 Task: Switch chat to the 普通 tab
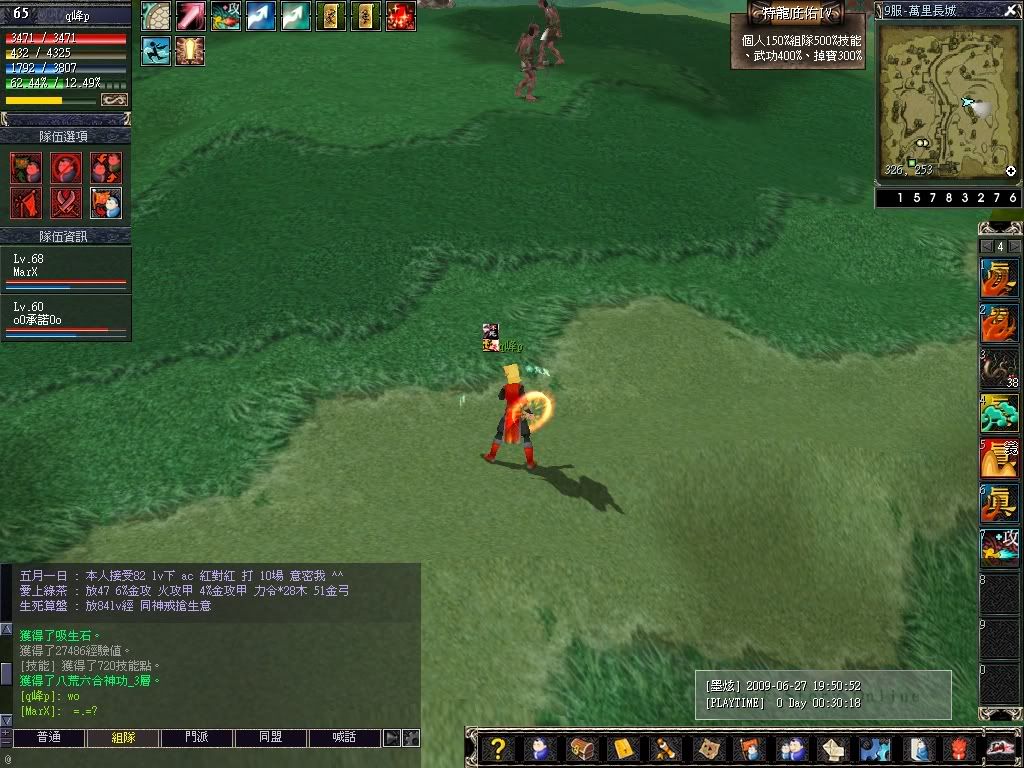click(x=48, y=738)
